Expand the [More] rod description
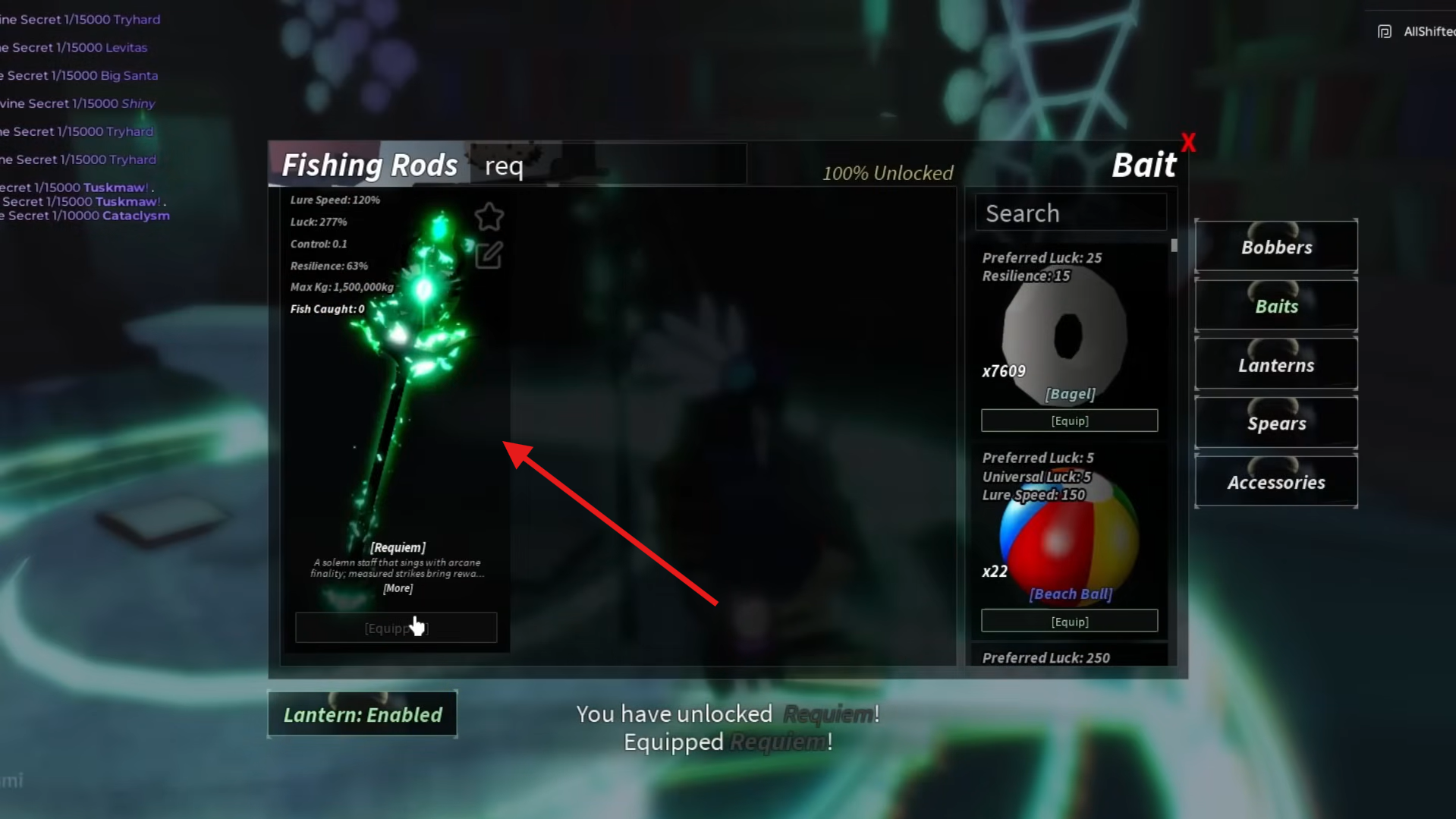The width and height of the screenshot is (1456, 819). pyautogui.click(x=398, y=587)
